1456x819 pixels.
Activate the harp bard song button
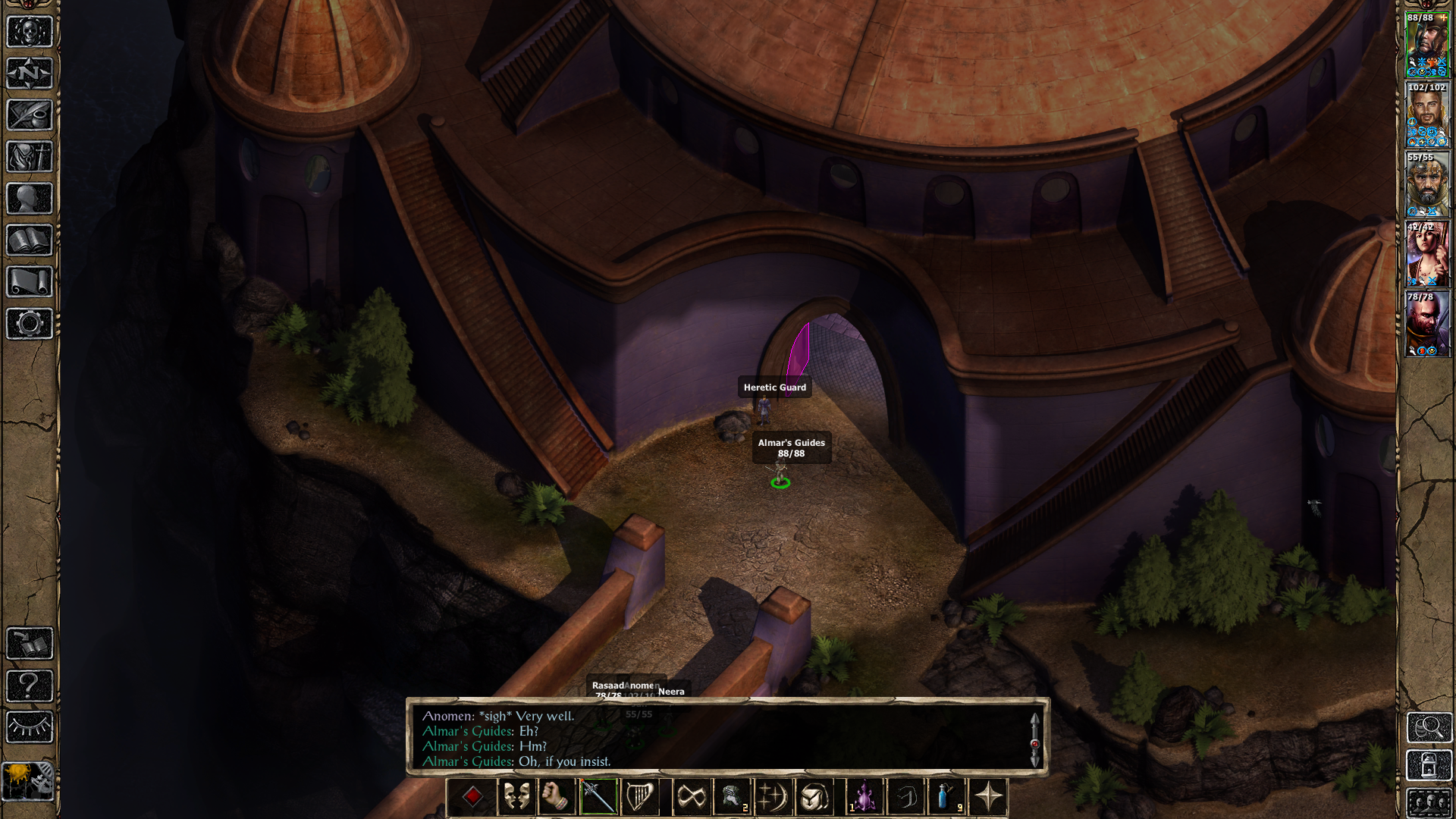pos(639,797)
